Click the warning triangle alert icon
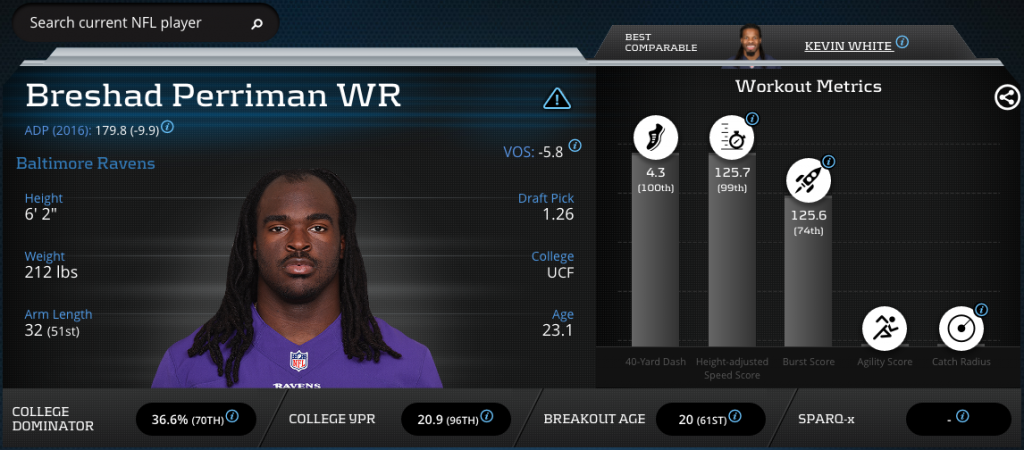Image resolution: width=1024 pixels, height=450 pixels. click(x=556, y=98)
